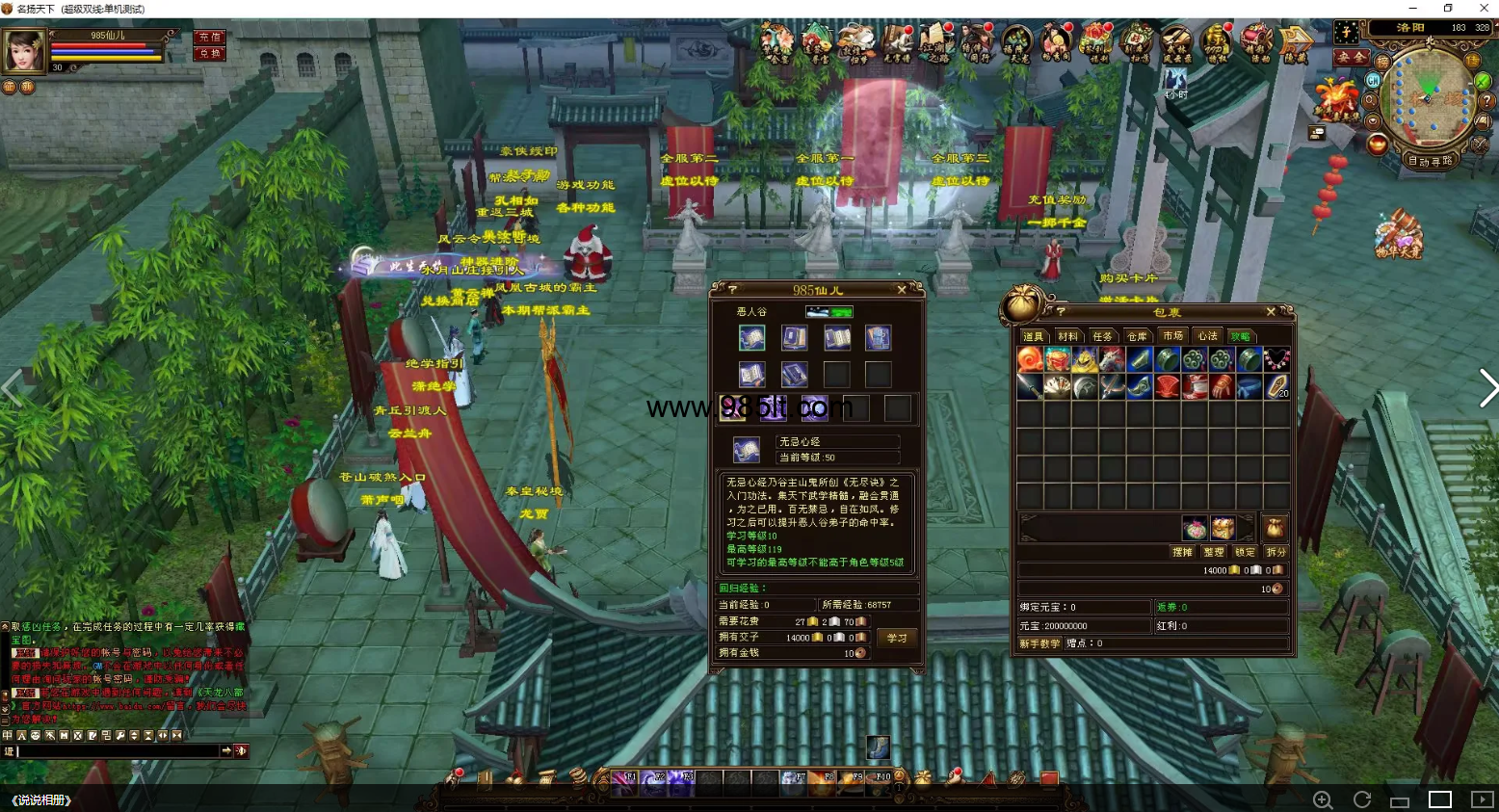Select the 仓库 storage tab
The width and height of the screenshot is (1499, 812).
coord(1137,336)
